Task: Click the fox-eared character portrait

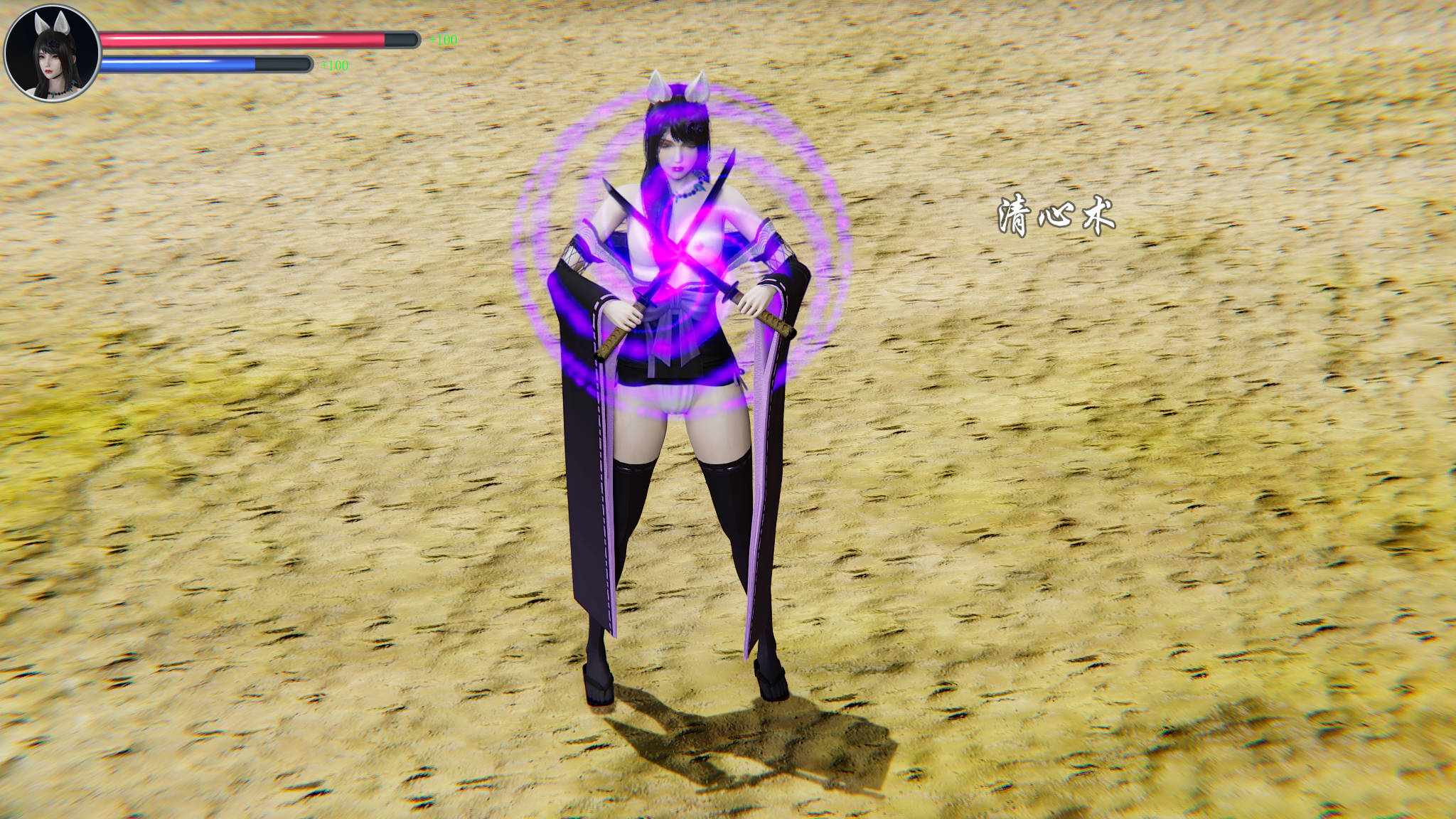Action: [51, 53]
